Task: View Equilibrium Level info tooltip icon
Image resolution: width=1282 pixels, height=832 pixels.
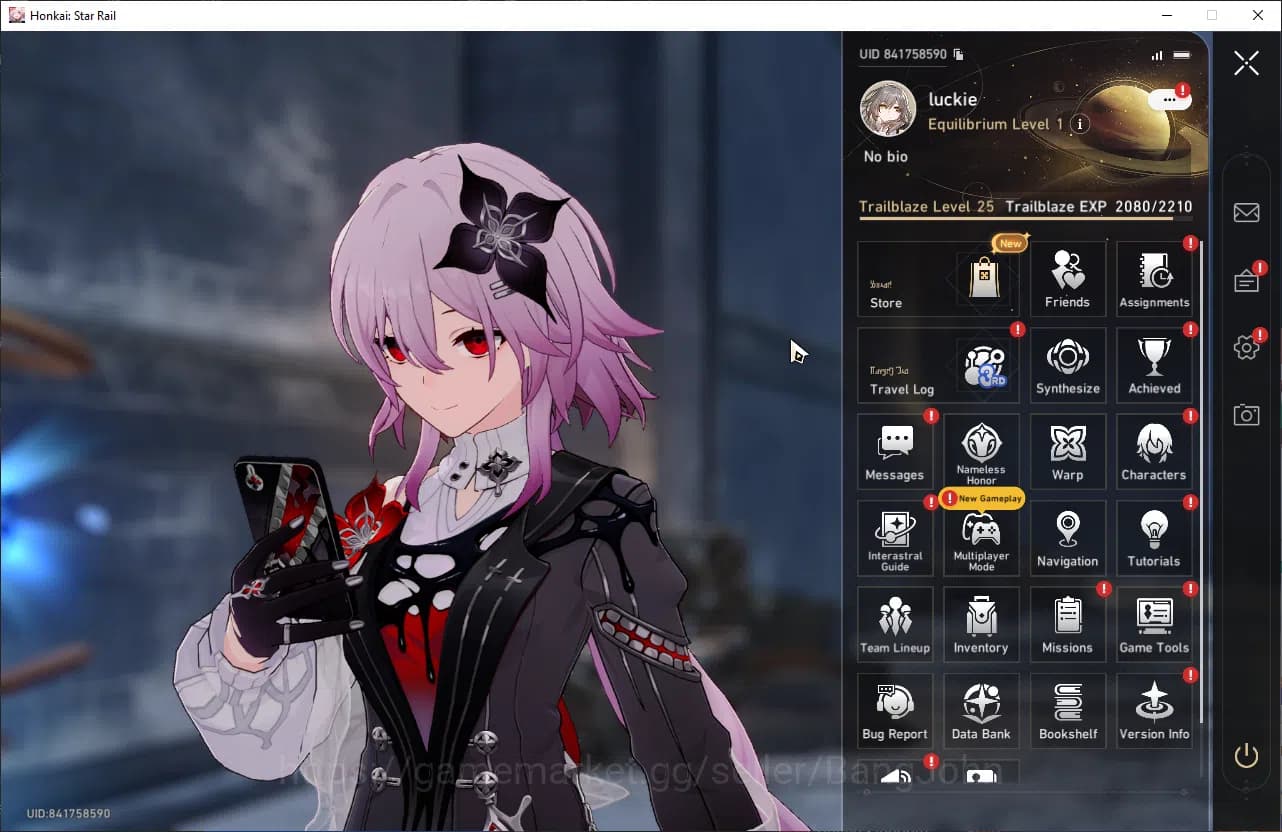Action: [x=1082, y=124]
